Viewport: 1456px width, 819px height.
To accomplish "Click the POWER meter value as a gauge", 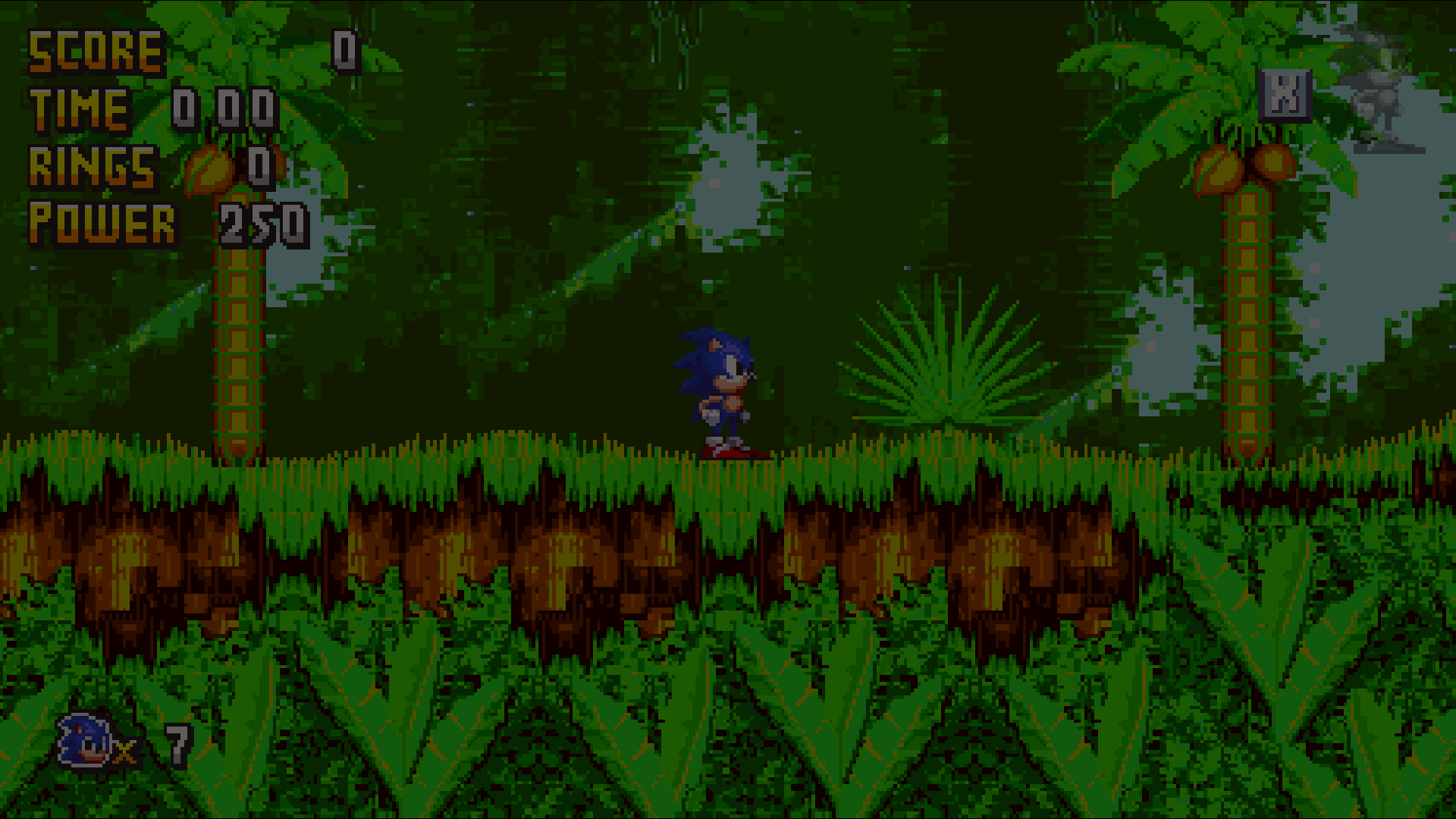I will [265, 225].
